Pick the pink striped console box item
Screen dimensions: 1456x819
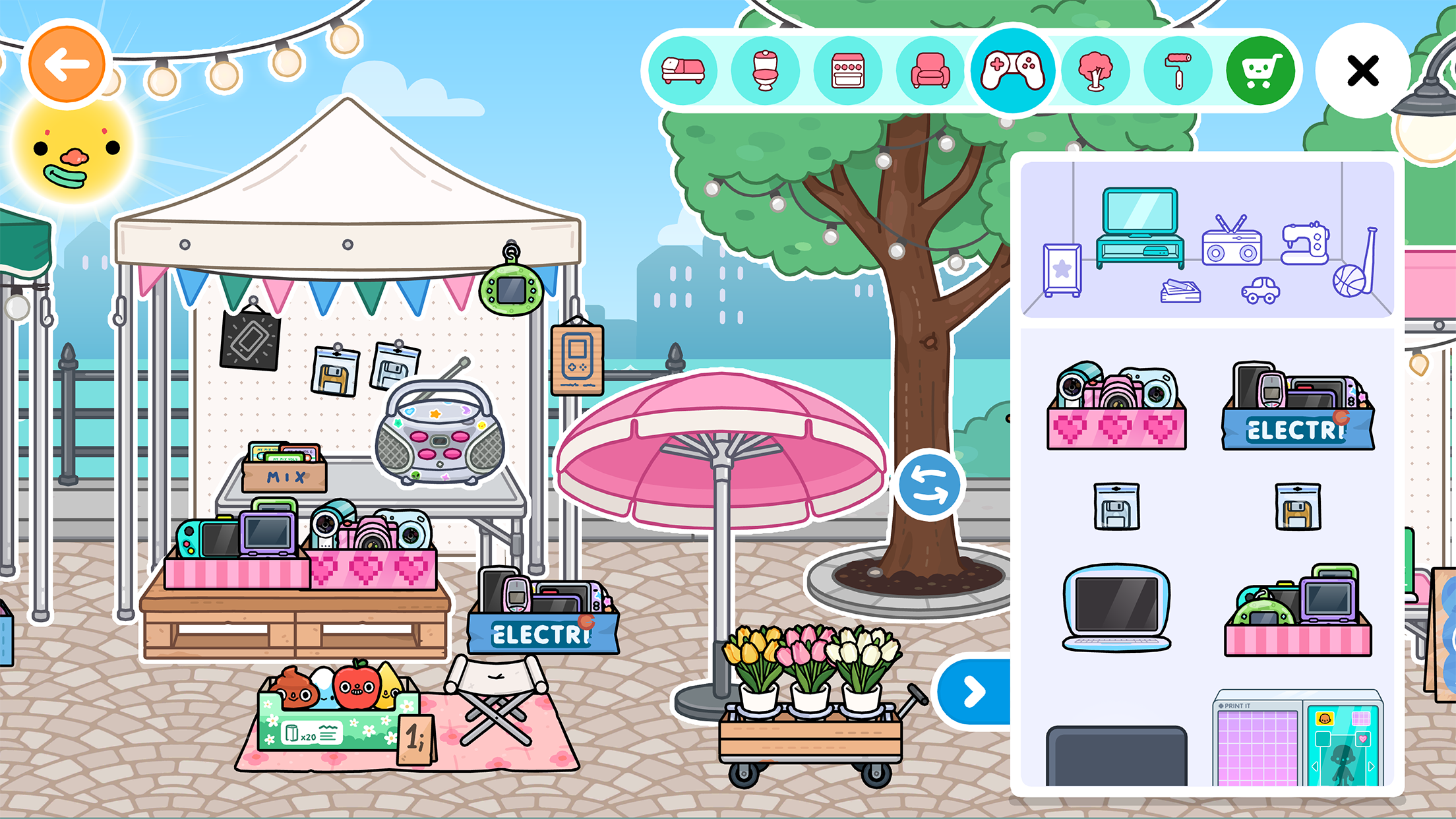[x=1298, y=611]
